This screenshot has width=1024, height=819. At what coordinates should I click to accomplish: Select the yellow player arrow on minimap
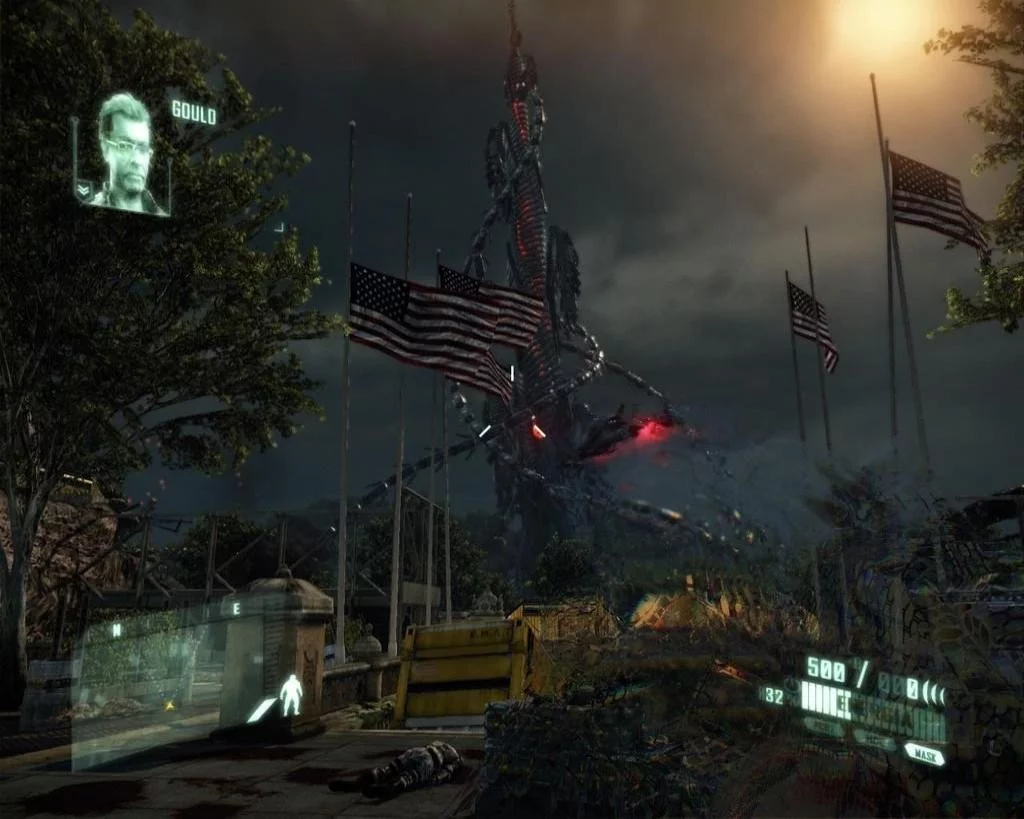(167, 706)
